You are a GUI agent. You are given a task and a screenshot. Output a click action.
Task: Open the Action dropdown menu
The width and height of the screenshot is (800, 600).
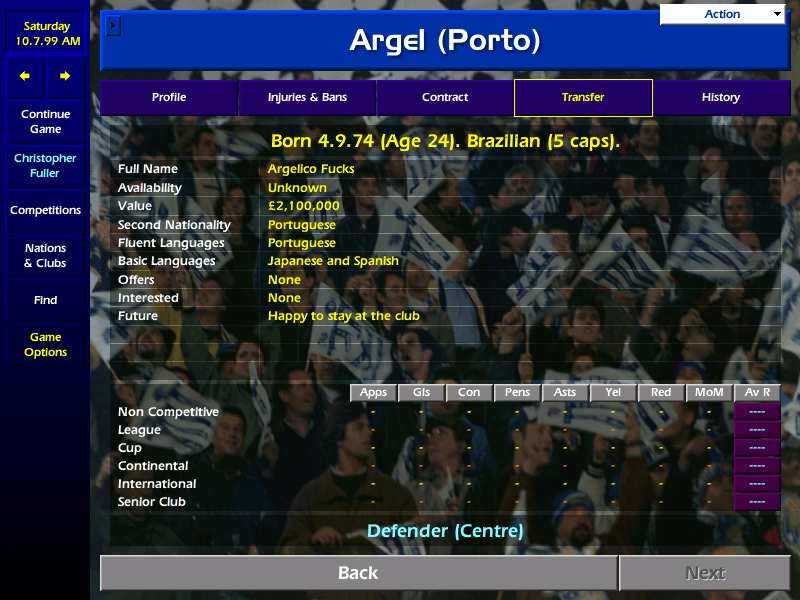[x=722, y=14]
